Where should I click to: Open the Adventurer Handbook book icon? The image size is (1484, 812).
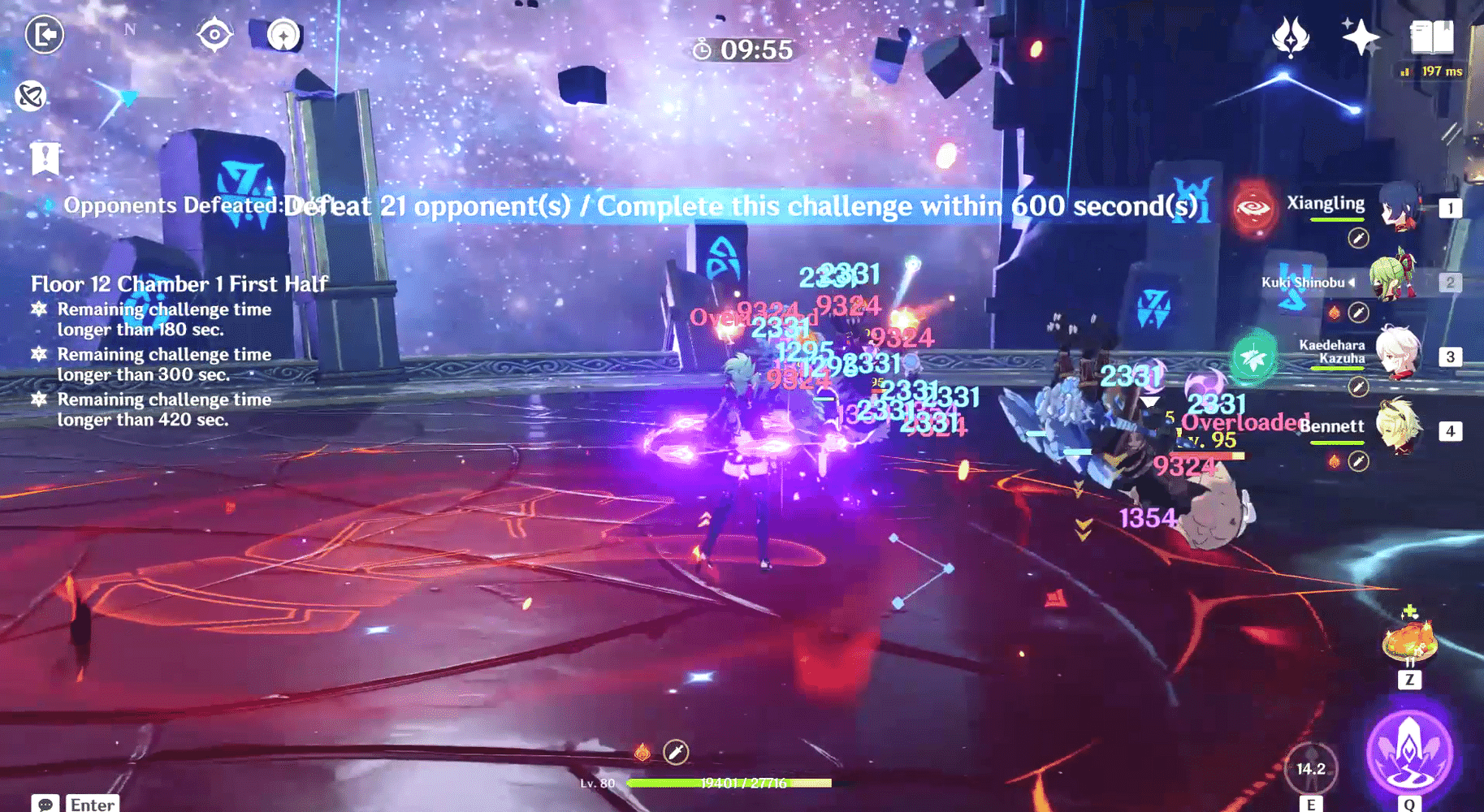click(1431, 36)
